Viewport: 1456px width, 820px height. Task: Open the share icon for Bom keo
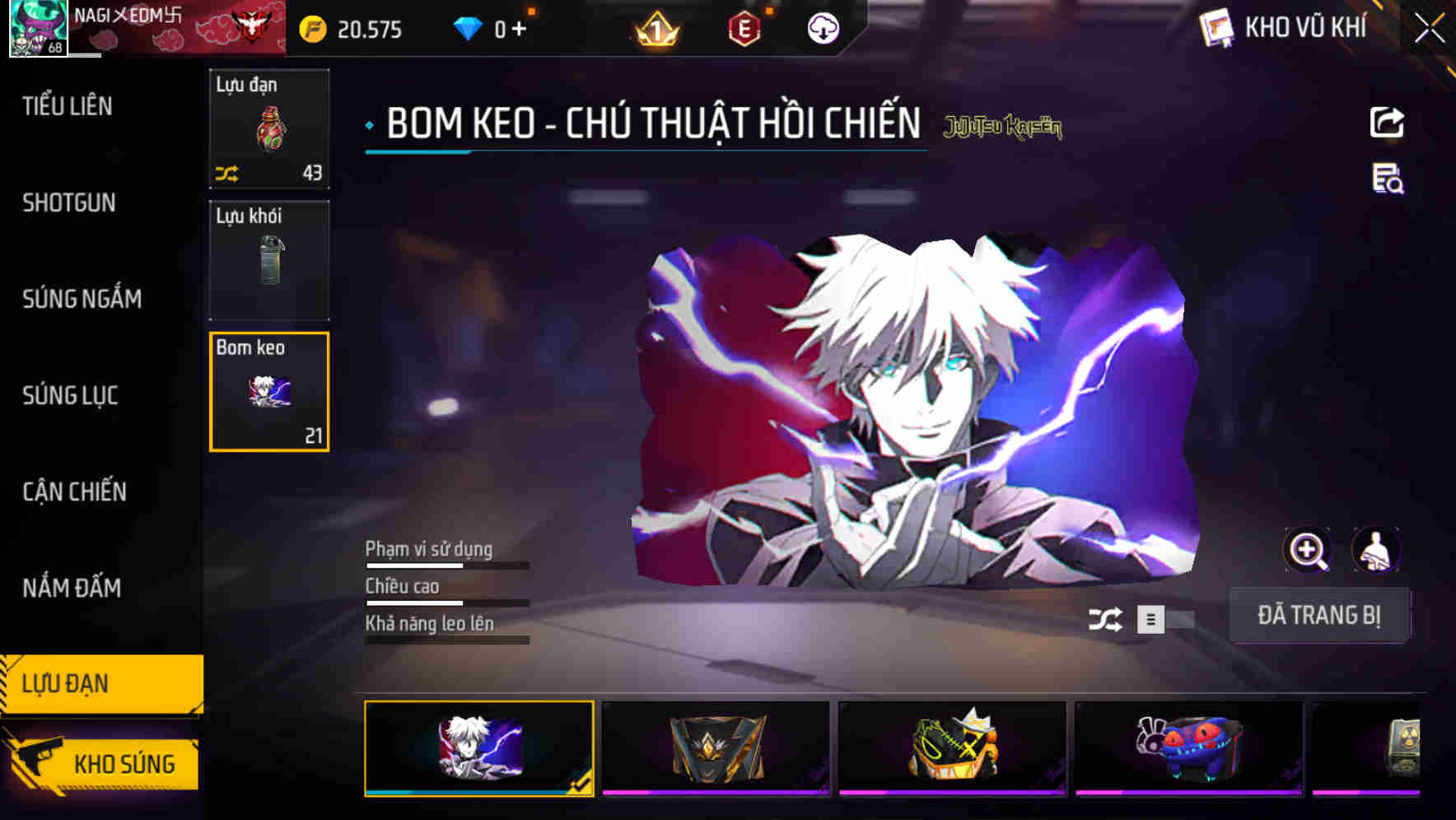[x=1388, y=122]
